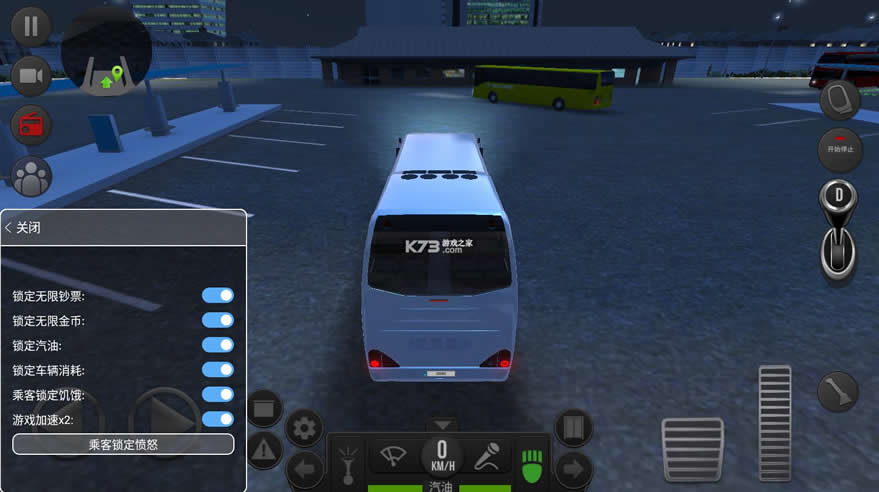Open settings with the gear icon
The width and height of the screenshot is (879, 492).
(304, 428)
